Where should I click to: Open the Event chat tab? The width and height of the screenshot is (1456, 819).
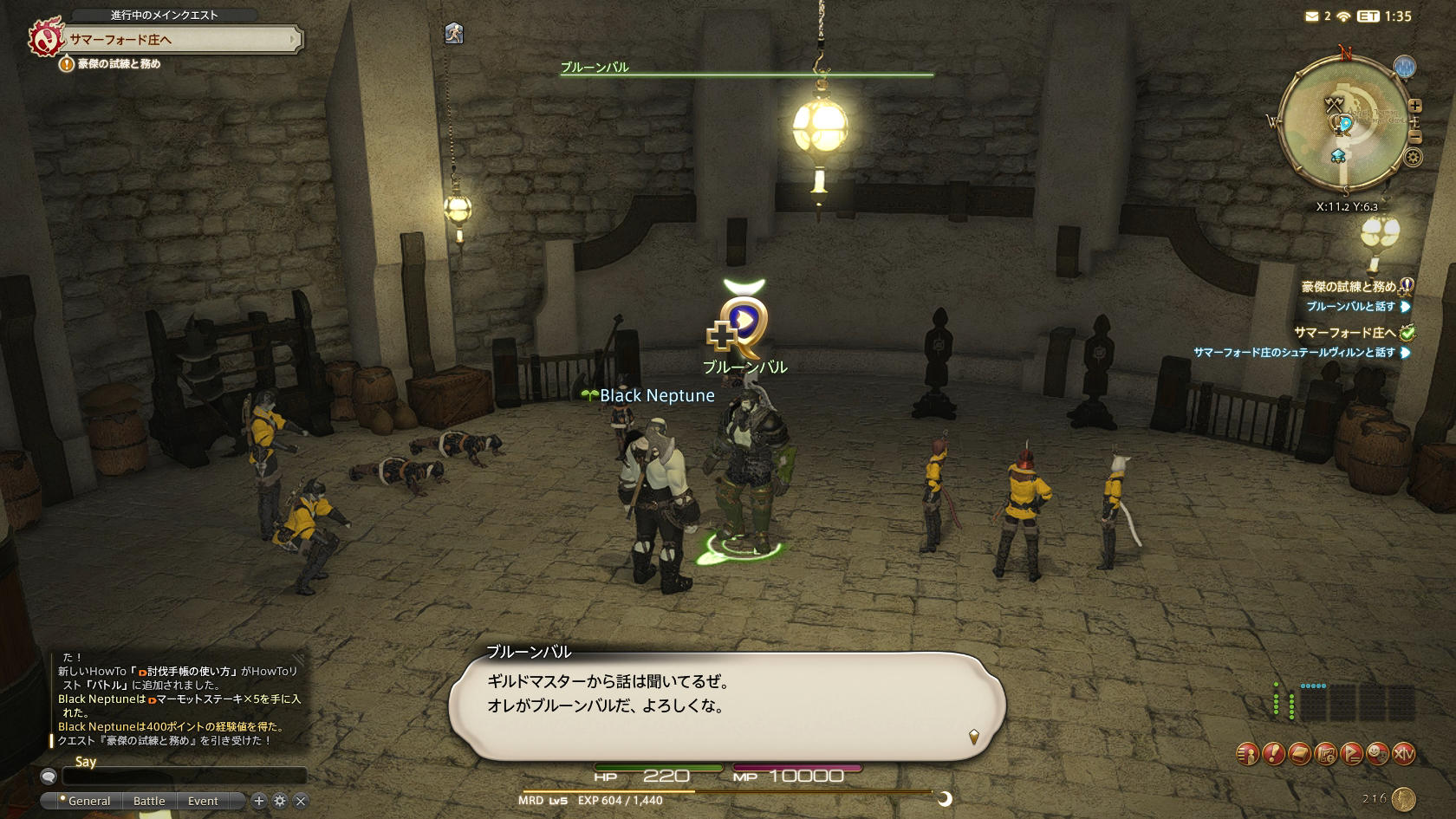203,801
